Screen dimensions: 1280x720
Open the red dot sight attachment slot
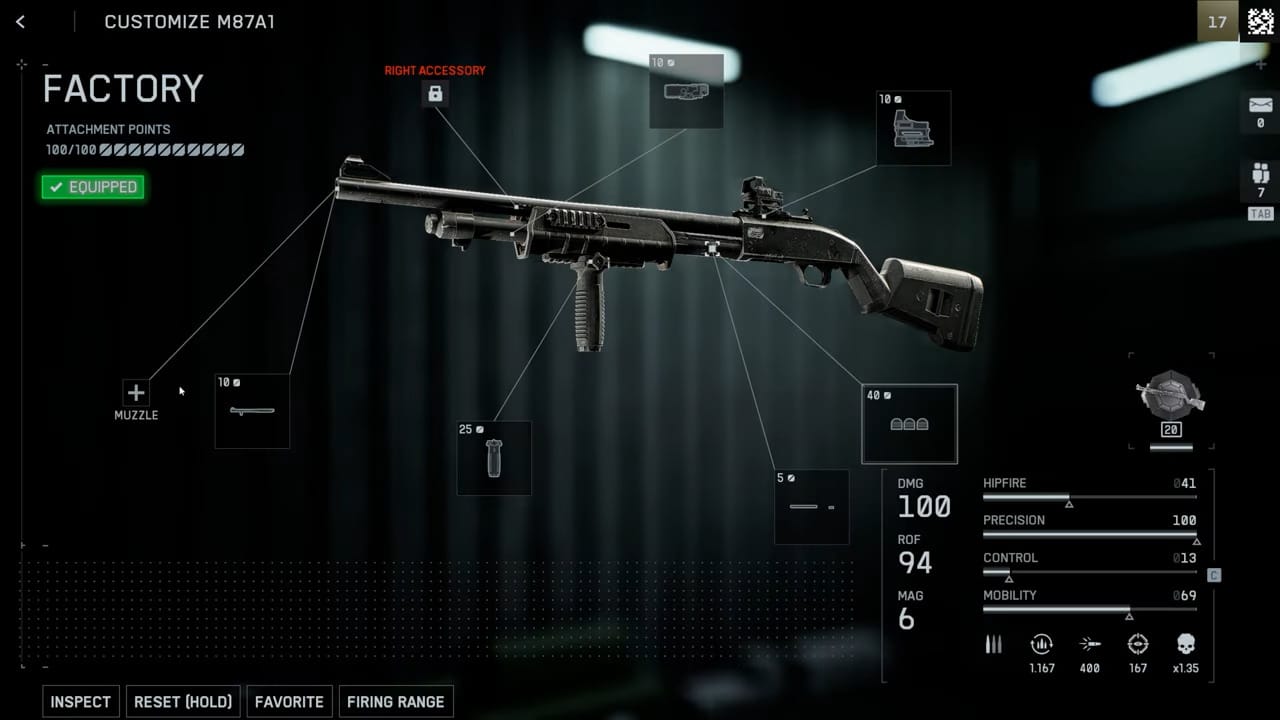(911, 127)
